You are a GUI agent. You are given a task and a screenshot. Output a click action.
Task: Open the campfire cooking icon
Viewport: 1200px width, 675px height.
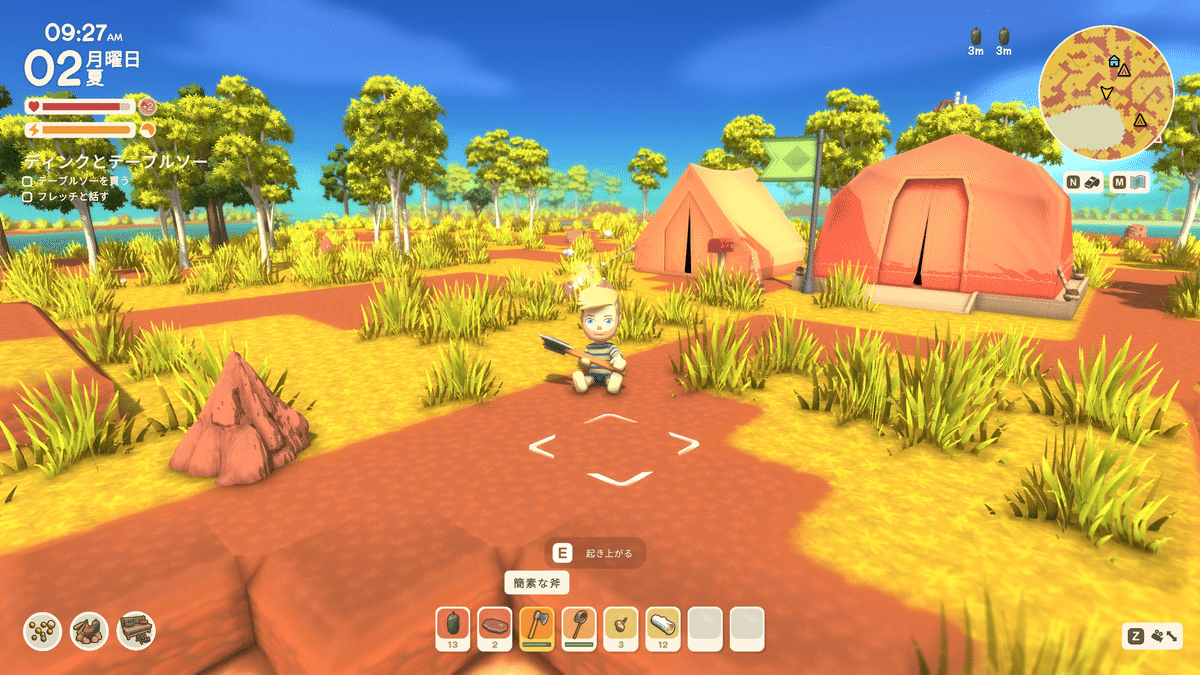pyautogui.click(x=90, y=630)
